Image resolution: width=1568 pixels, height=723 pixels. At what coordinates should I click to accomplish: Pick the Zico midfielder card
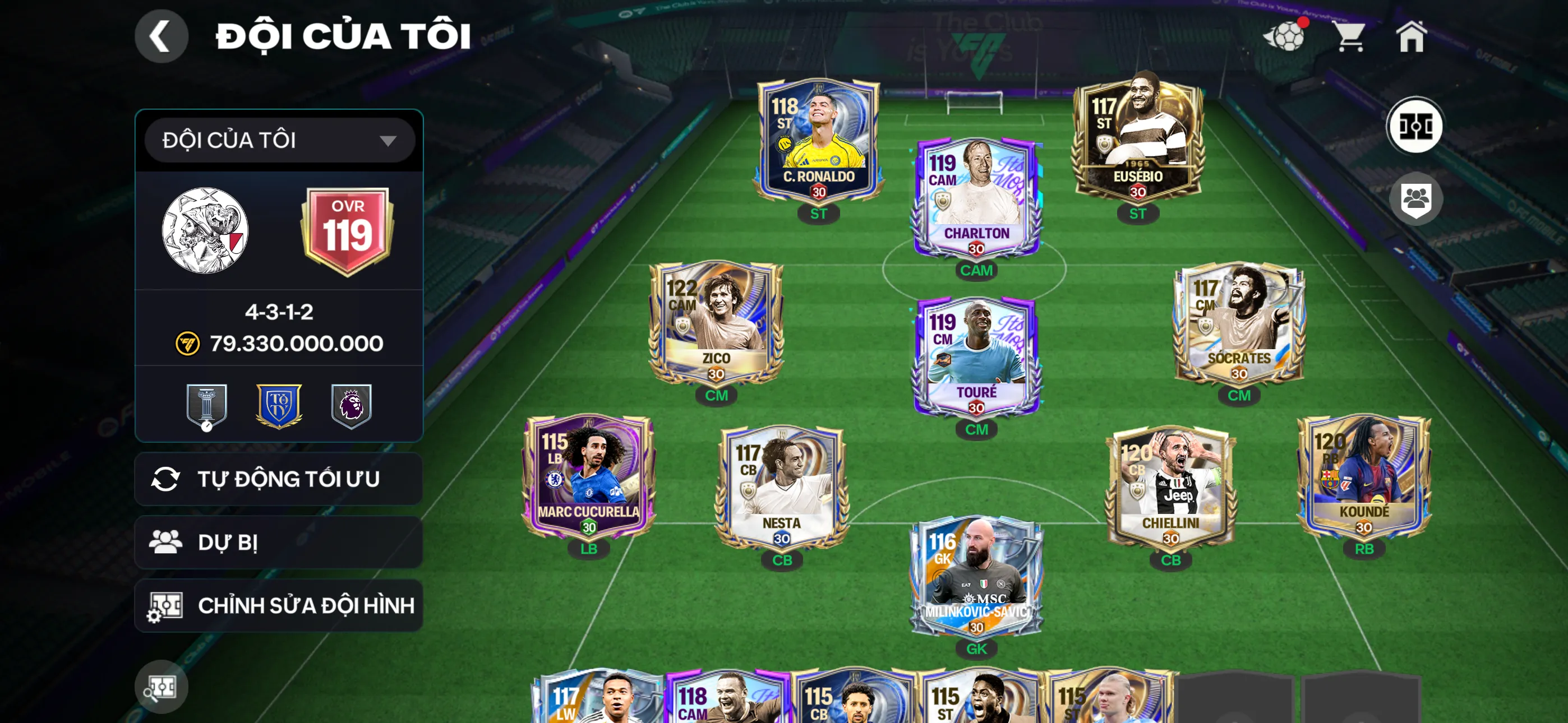click(716, 323)
